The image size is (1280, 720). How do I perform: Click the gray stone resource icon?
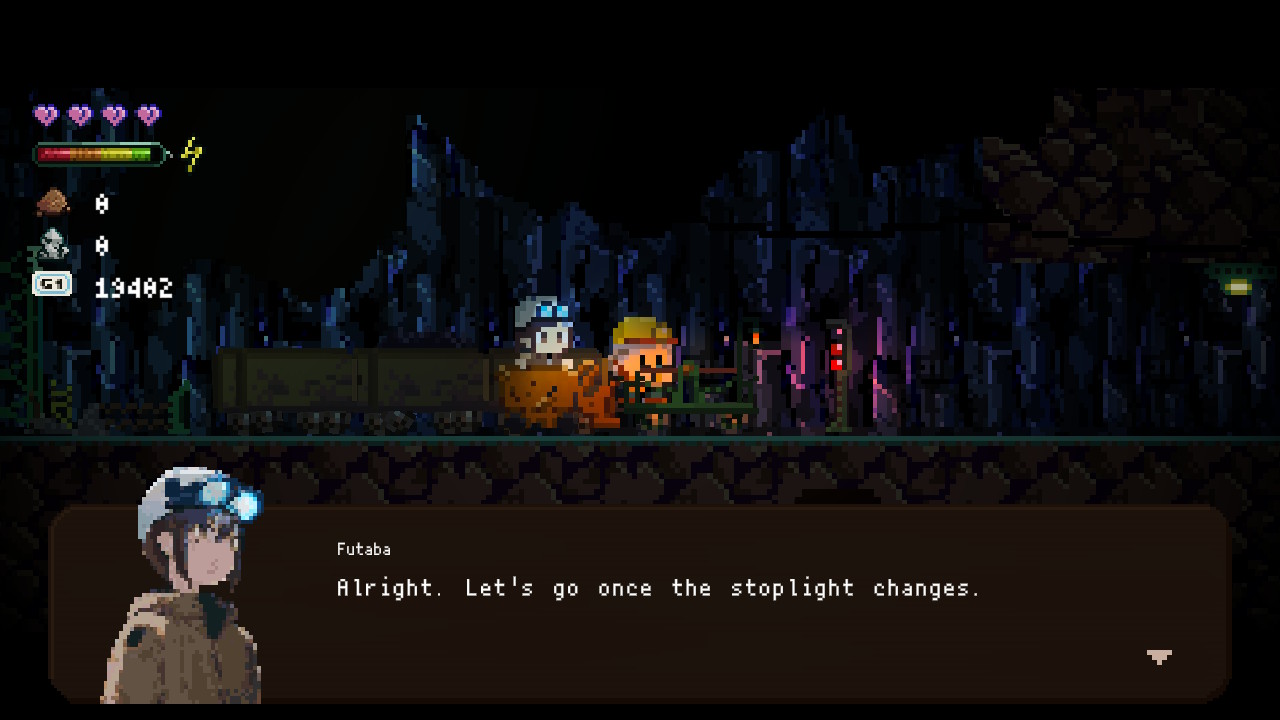click(x=52, y=242)
